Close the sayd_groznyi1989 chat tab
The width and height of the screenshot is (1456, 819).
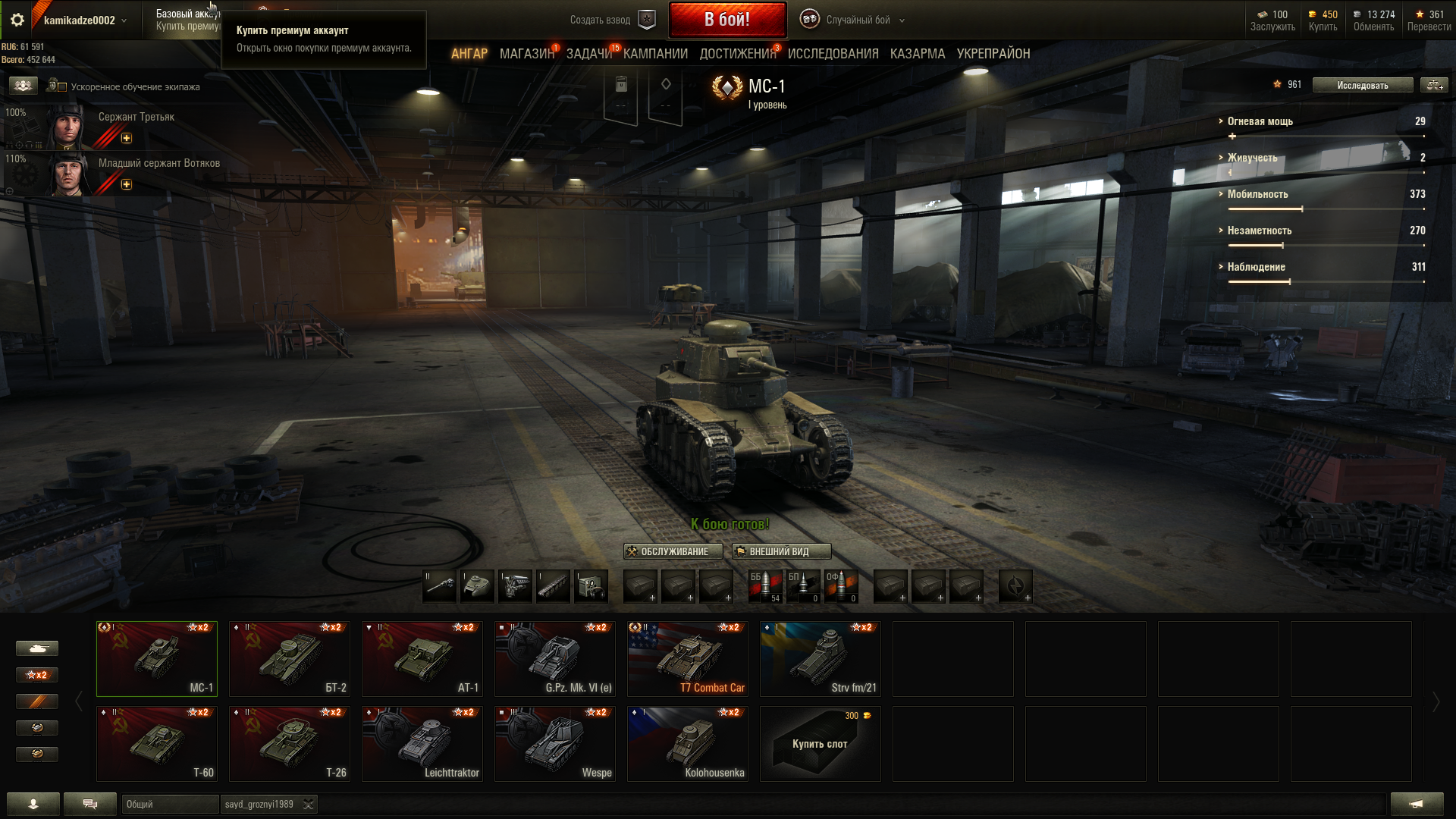coord(308,805)
